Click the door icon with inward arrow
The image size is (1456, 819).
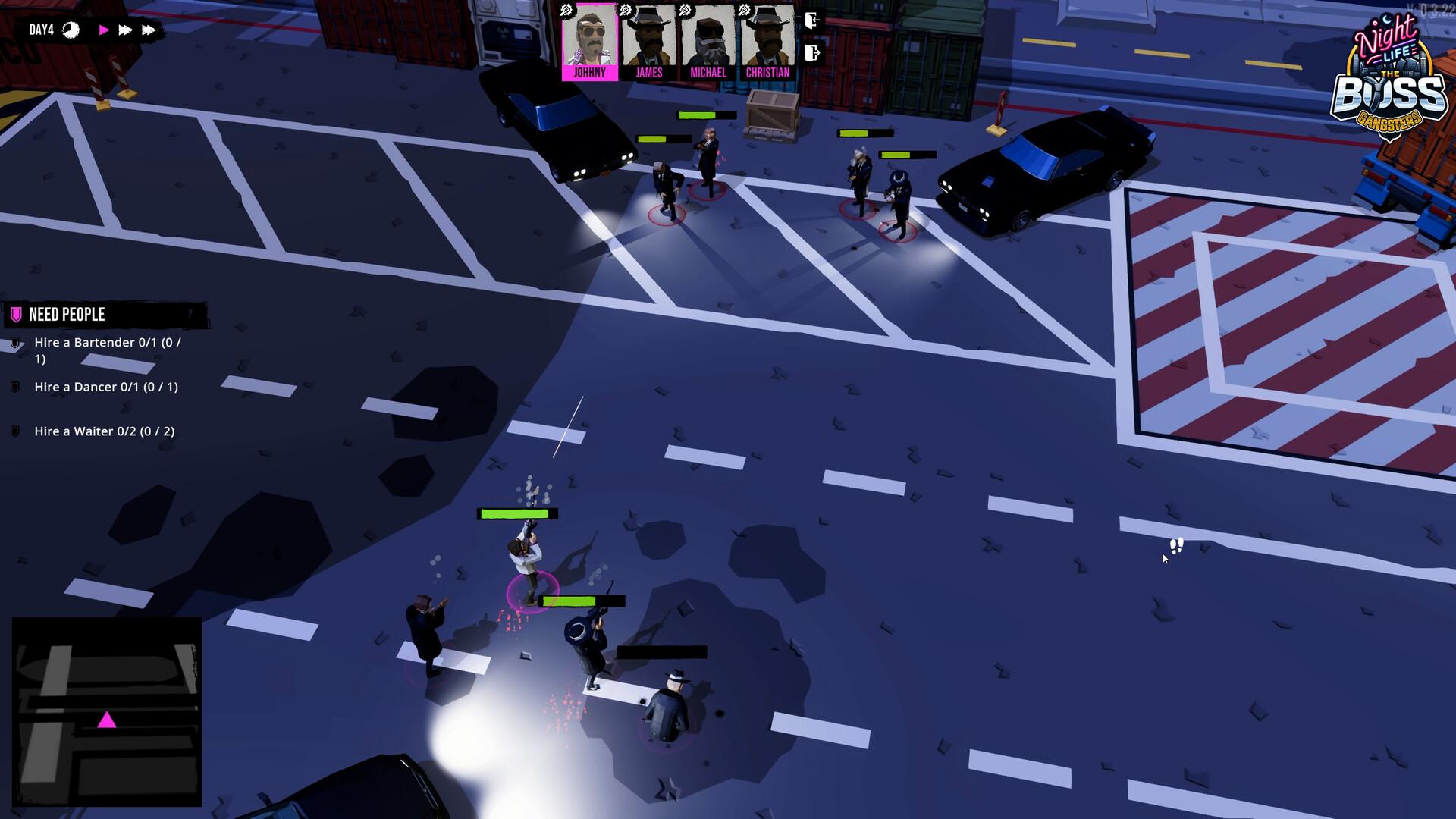[x=812, y=20]
